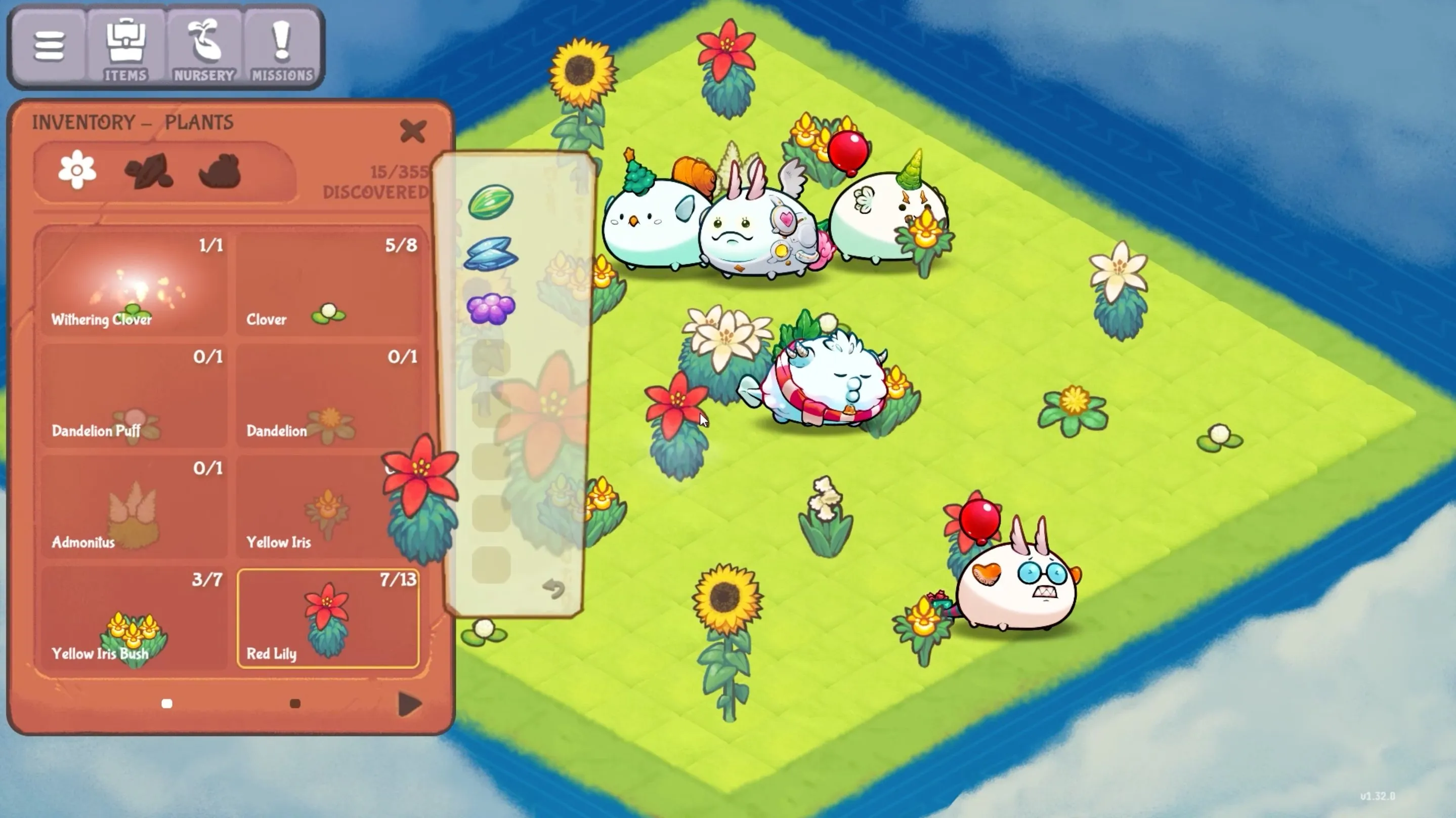Select the green seed in the side panel
1456x818 pixels.
[x=491, y=202]
